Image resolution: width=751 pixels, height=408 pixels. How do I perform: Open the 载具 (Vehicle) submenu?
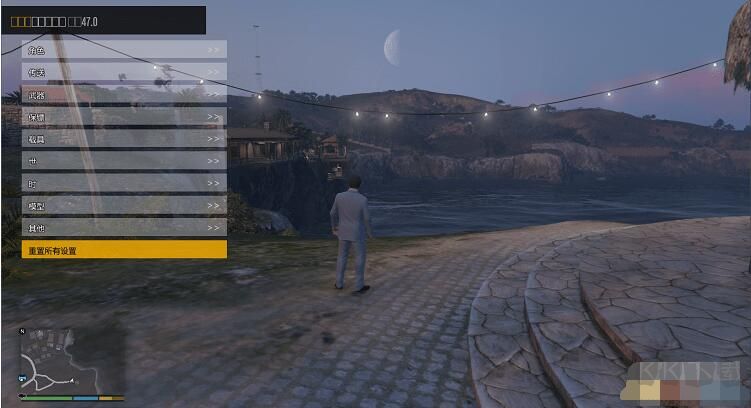tap(124, 138)
